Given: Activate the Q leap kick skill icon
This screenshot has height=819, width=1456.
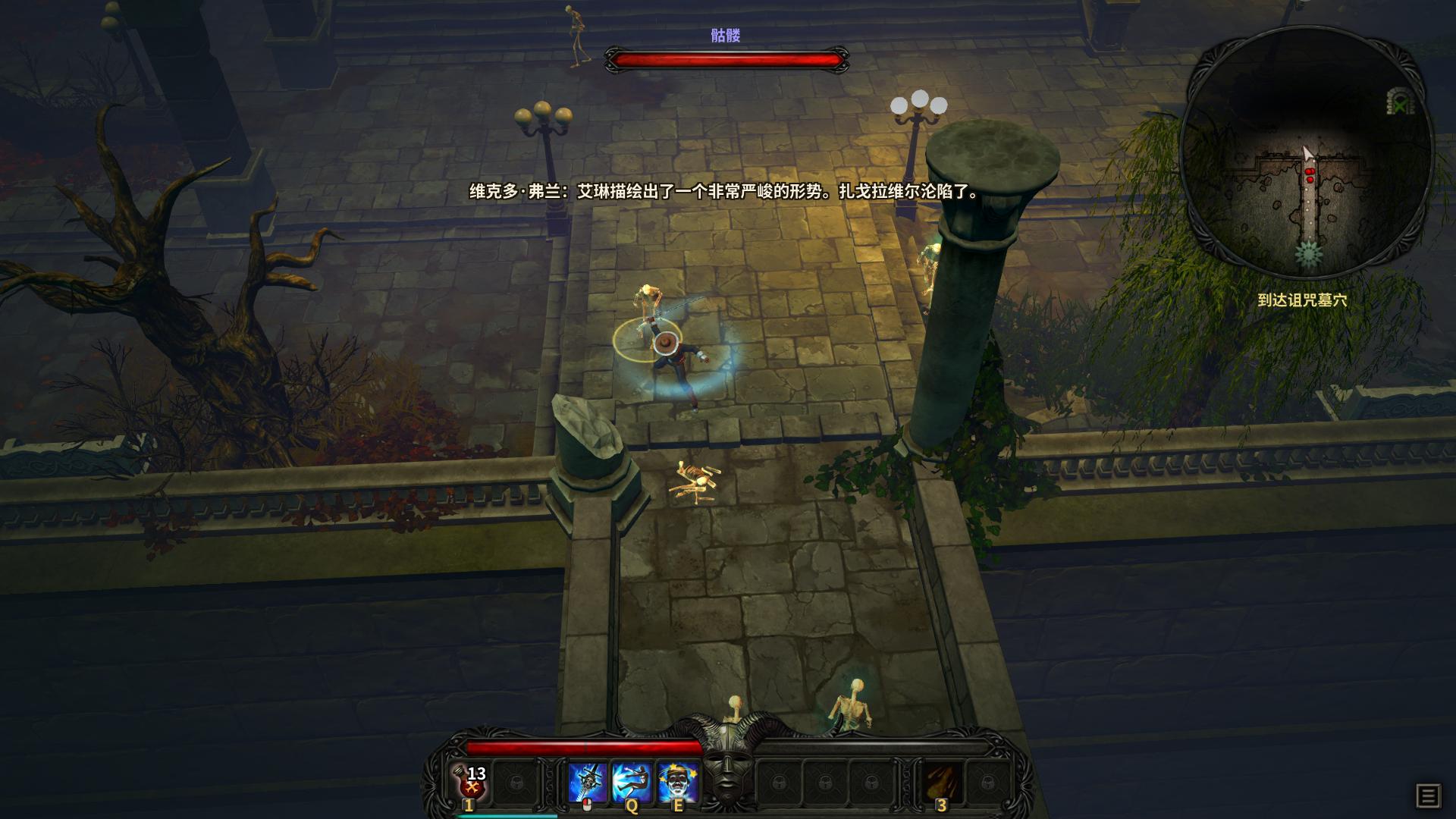Looking at the screenshot, I should 632,780.
